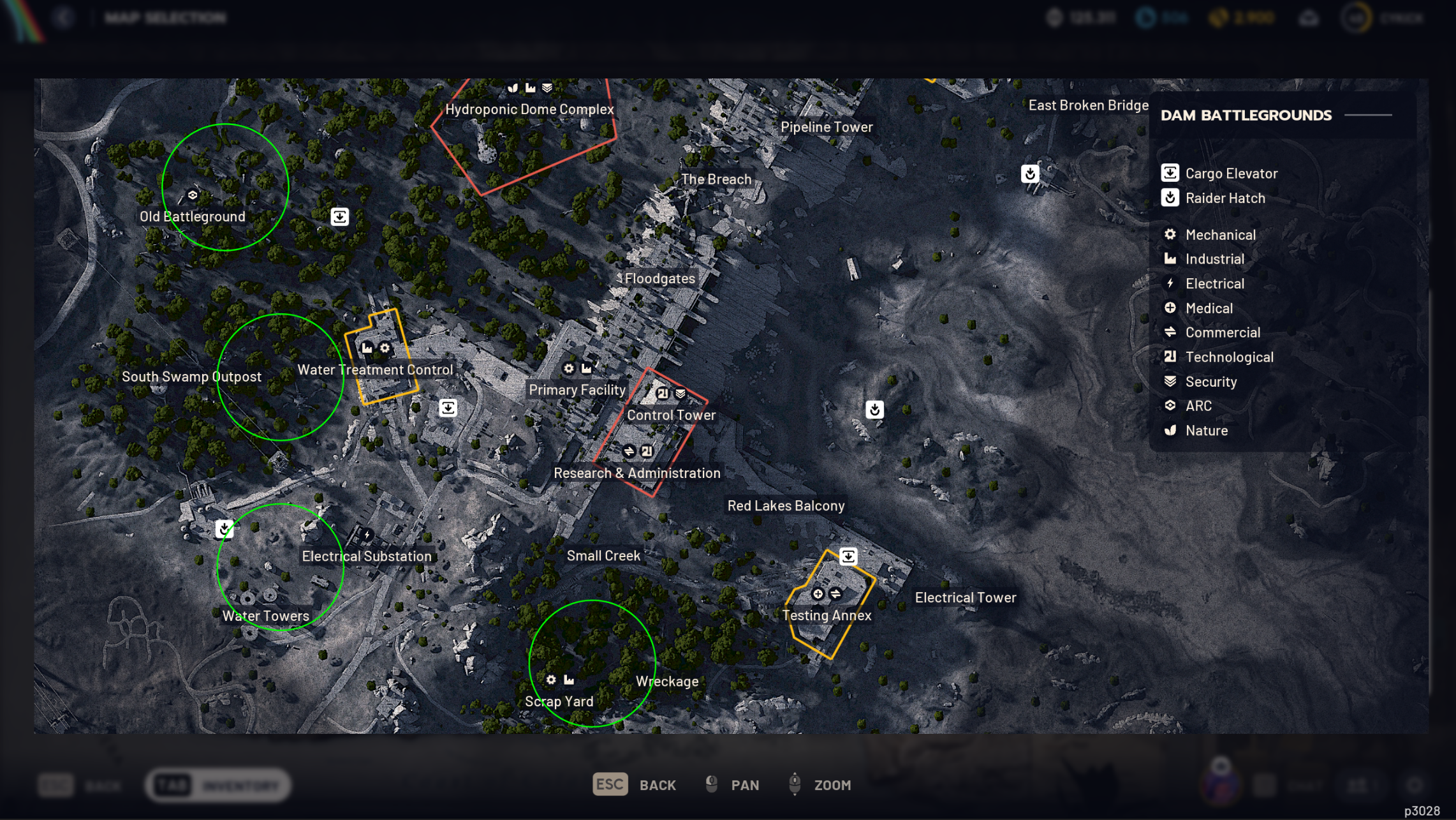Click the Mechanical gear icon in the legend
This screenshot has height=820, width=1456.
[x=1170, y=235]
